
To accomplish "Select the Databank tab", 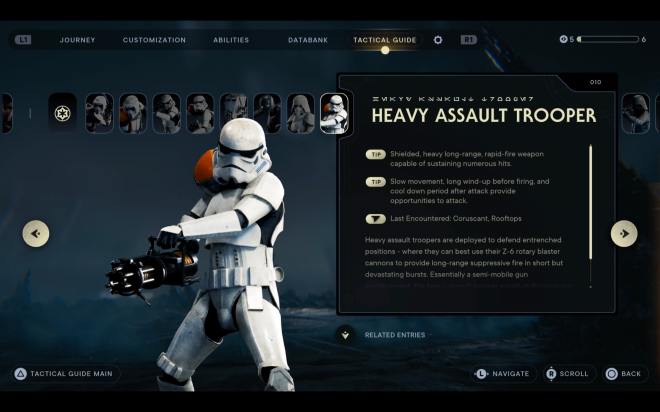I will tap(307, 40).
